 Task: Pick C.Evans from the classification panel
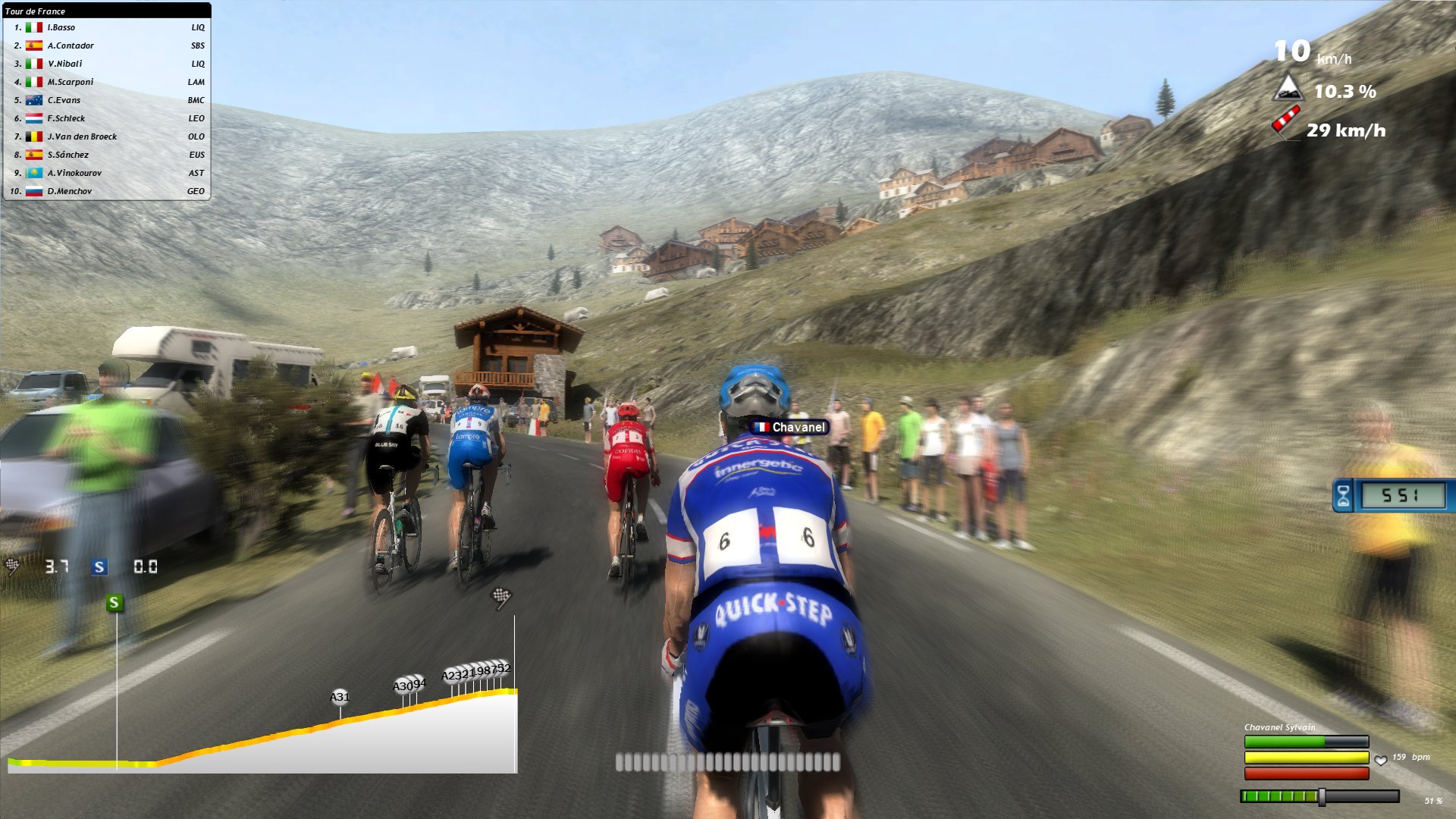64,100
